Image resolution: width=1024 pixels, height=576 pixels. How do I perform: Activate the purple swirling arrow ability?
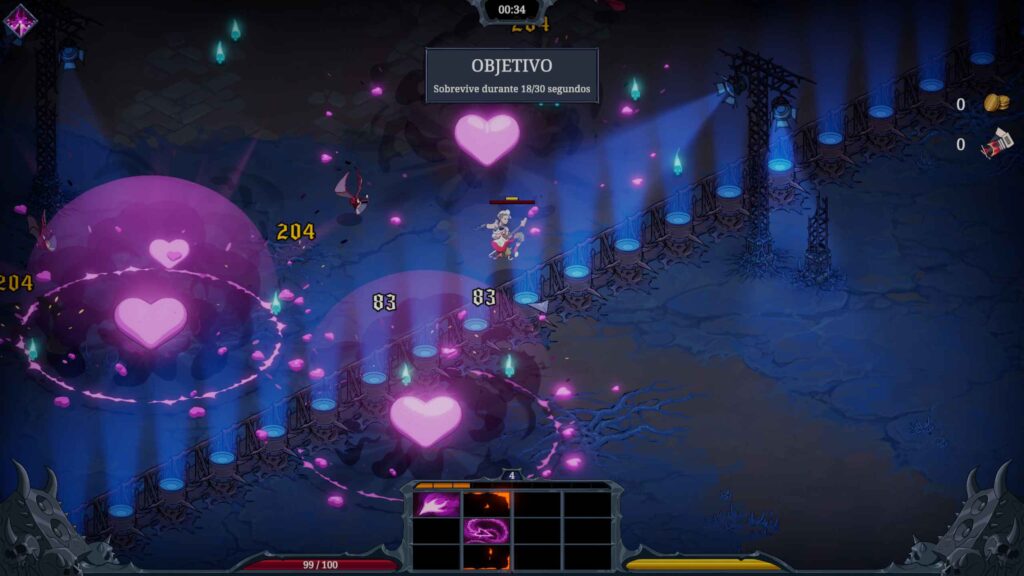(487, 530)
